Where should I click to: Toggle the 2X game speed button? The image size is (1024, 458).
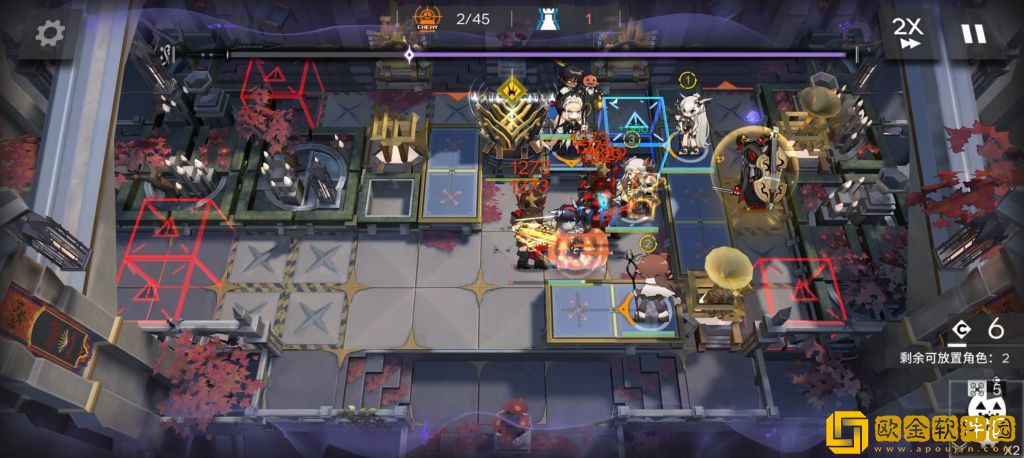click(908, 33)
